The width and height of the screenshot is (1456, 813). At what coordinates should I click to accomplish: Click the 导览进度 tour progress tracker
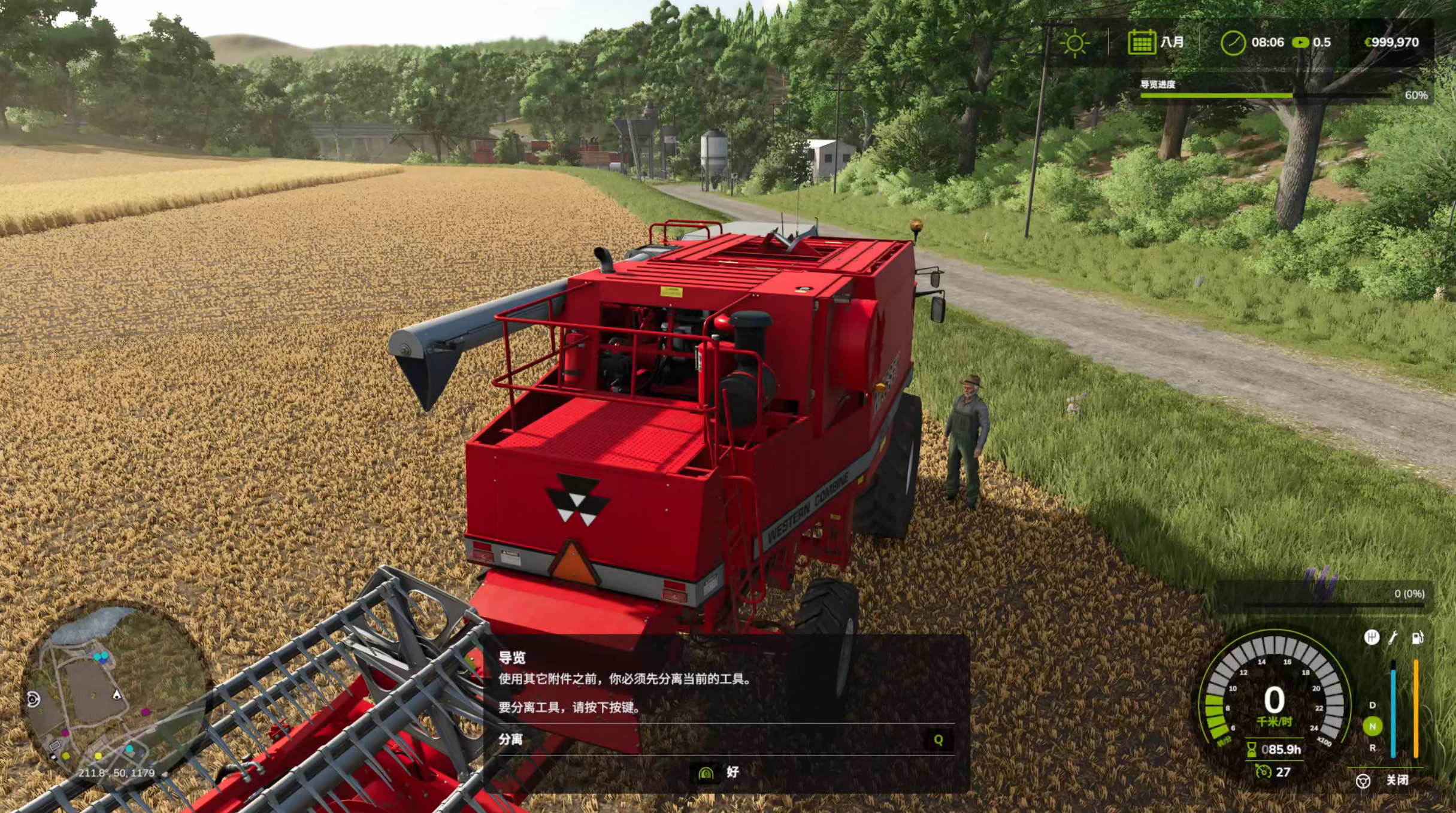coord(1264,90)
